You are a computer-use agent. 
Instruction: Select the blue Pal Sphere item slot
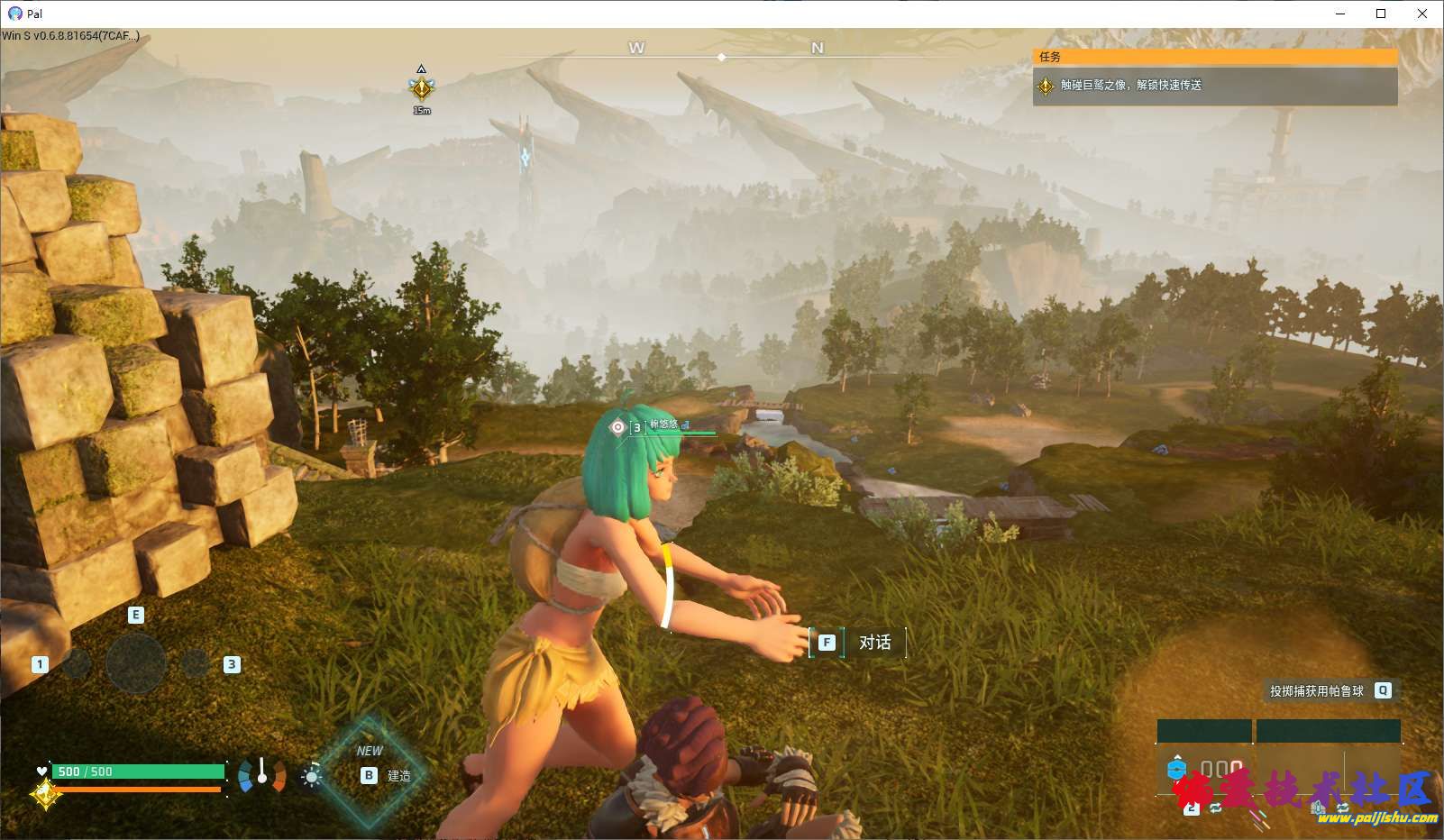[1175, 770]
